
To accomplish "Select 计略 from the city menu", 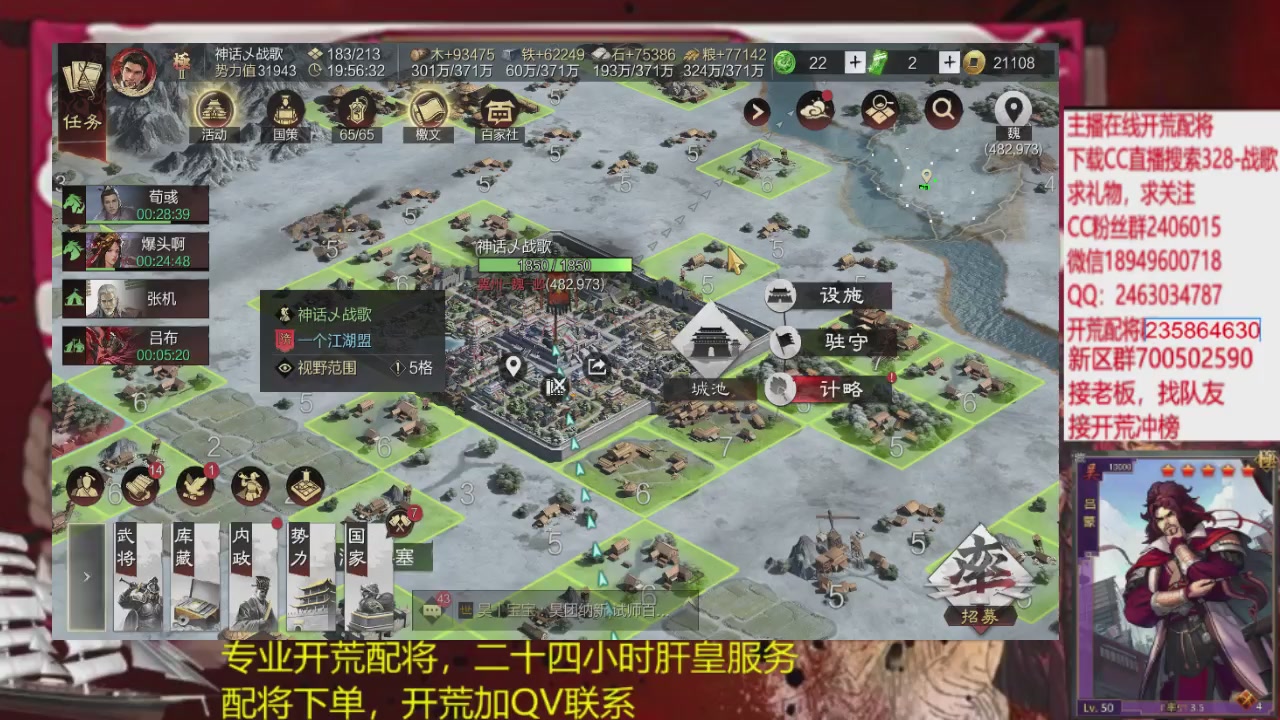I will coord(844,390).
